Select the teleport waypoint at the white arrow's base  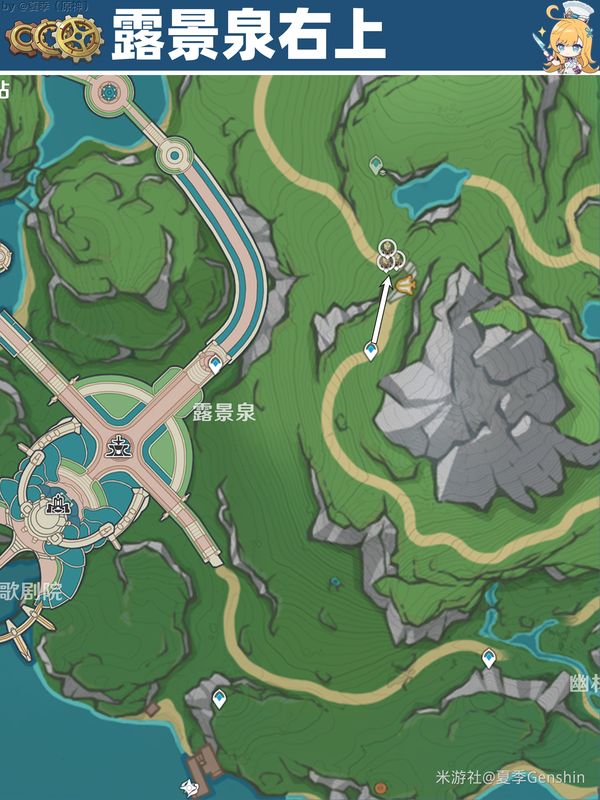(371, 351)
